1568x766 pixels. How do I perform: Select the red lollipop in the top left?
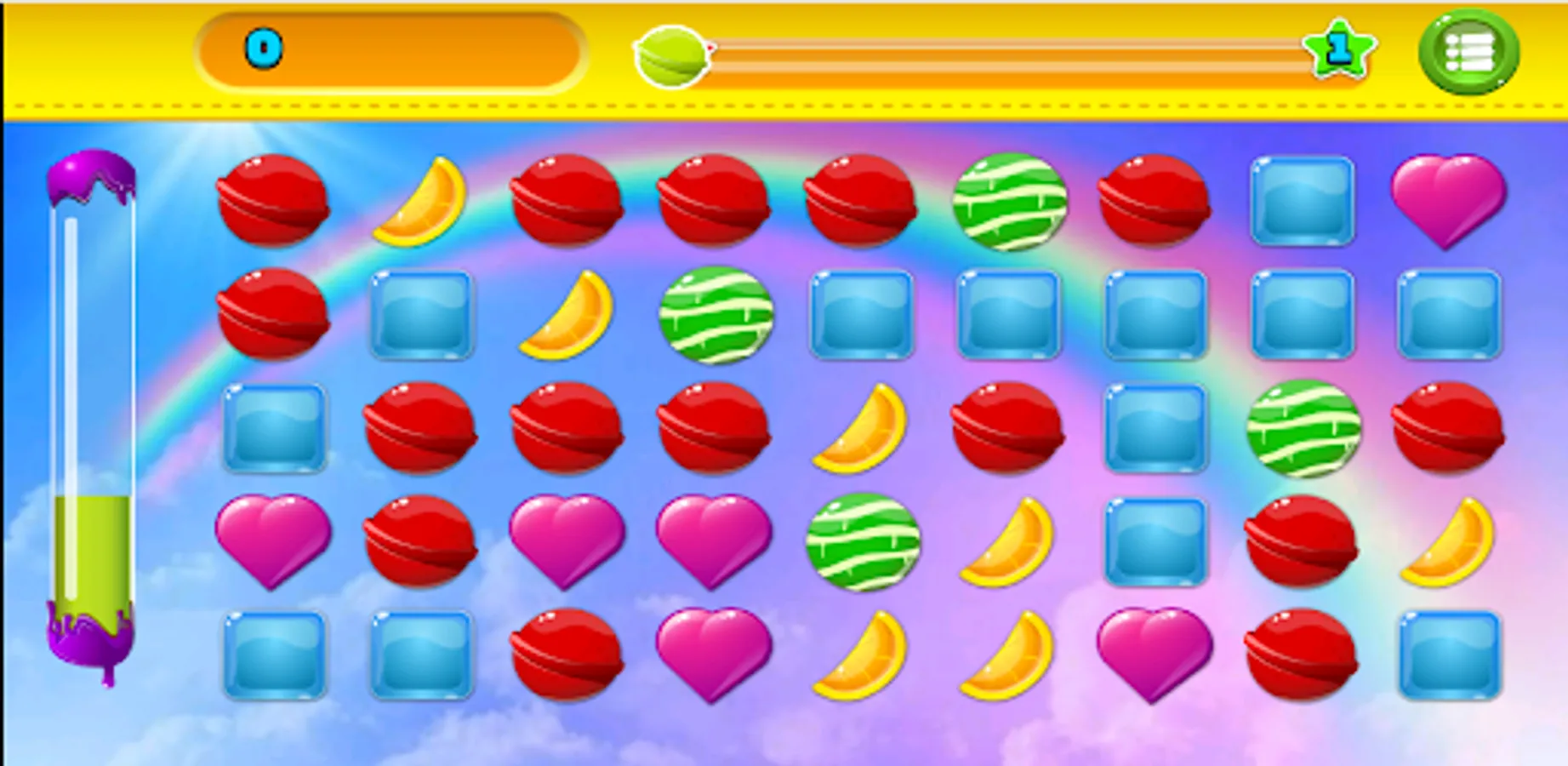click(272, 202)
